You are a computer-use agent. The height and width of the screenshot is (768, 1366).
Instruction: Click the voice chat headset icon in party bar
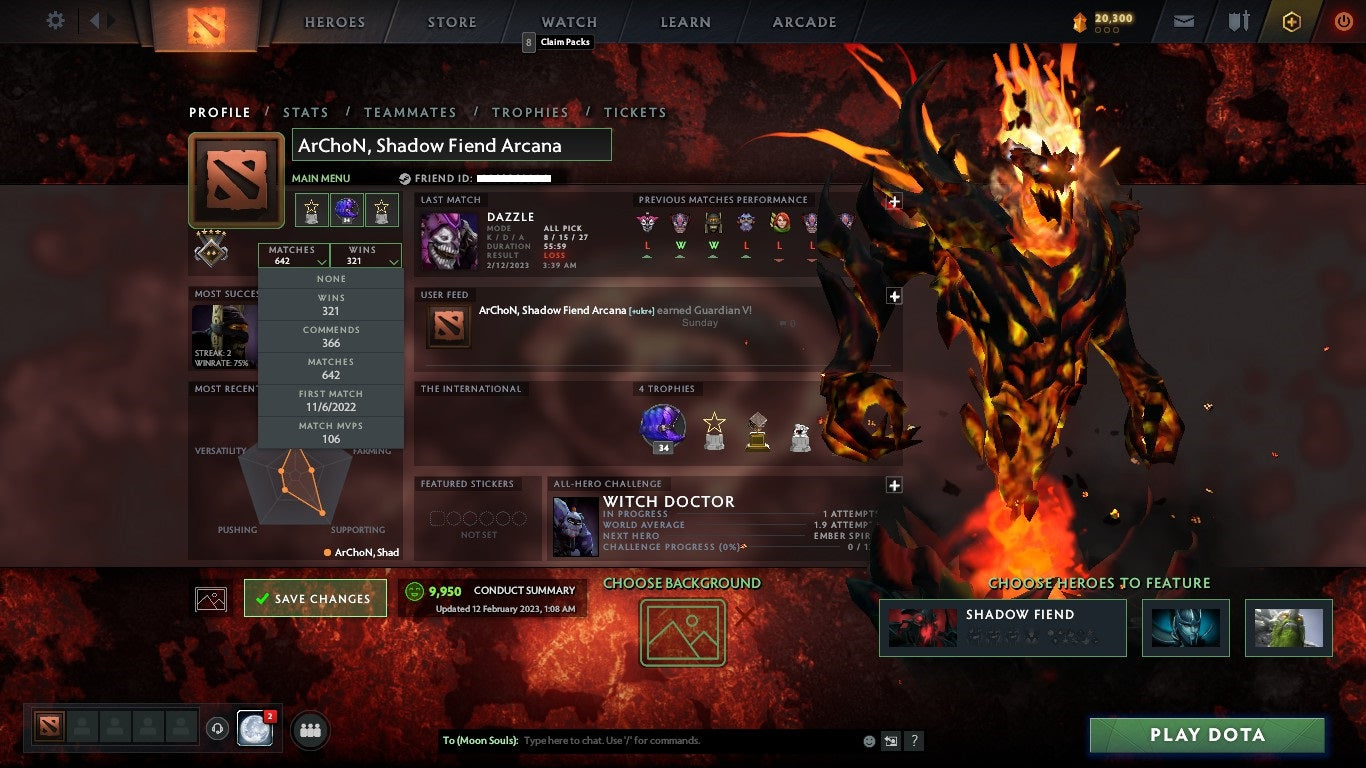(218, 728)
